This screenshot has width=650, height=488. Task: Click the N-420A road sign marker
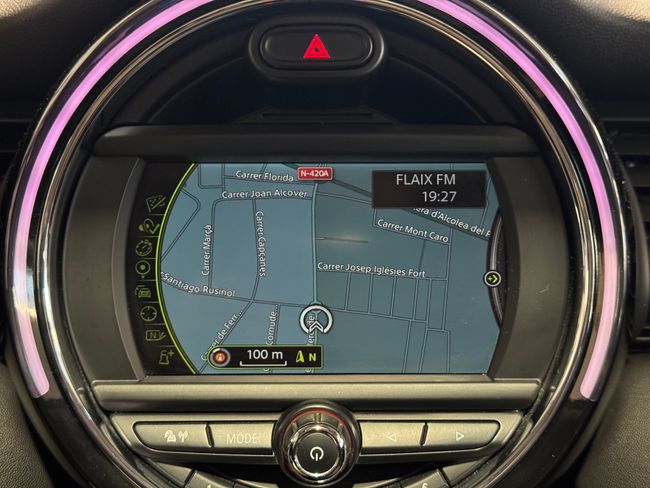(x=314, y=173)
